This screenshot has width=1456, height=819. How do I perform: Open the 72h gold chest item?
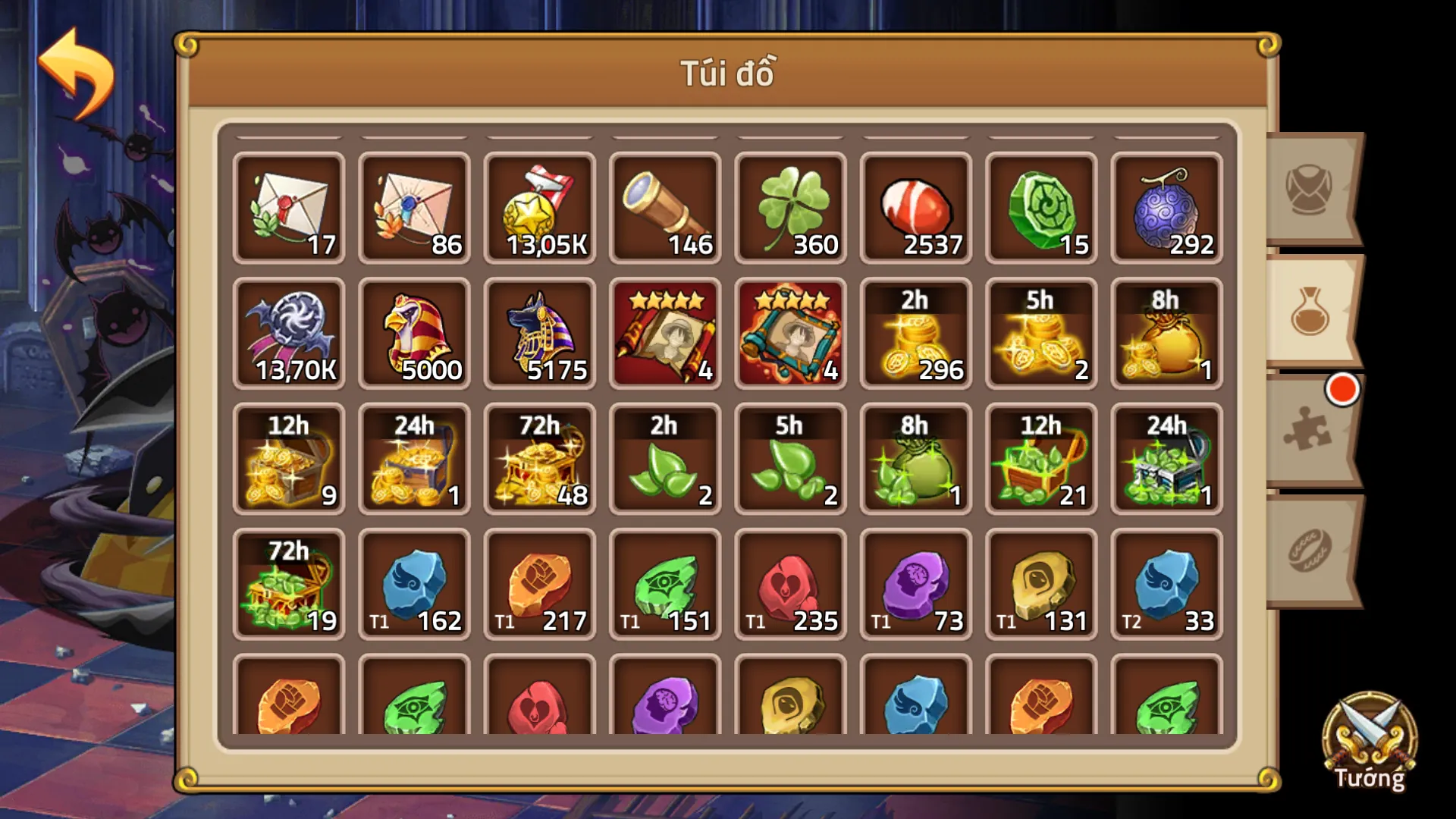[x=540, y=459]
